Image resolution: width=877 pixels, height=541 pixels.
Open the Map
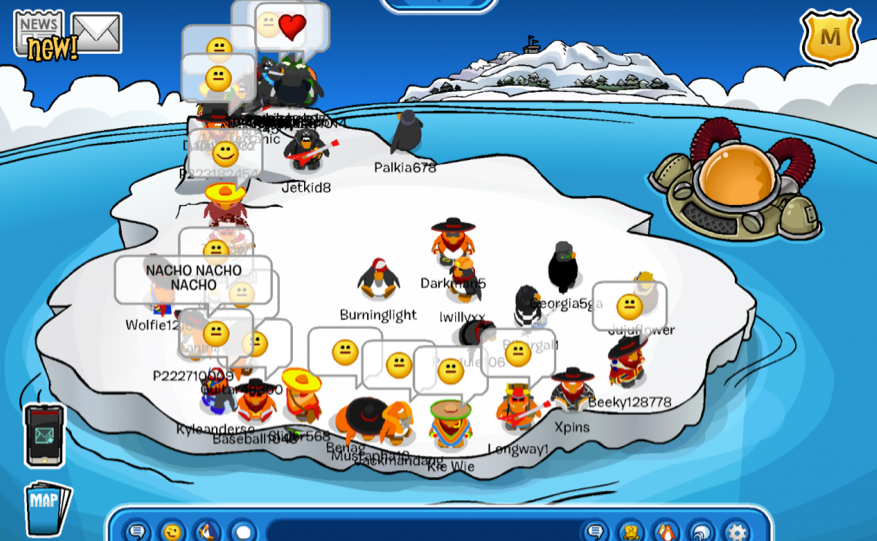click(46, 507)
